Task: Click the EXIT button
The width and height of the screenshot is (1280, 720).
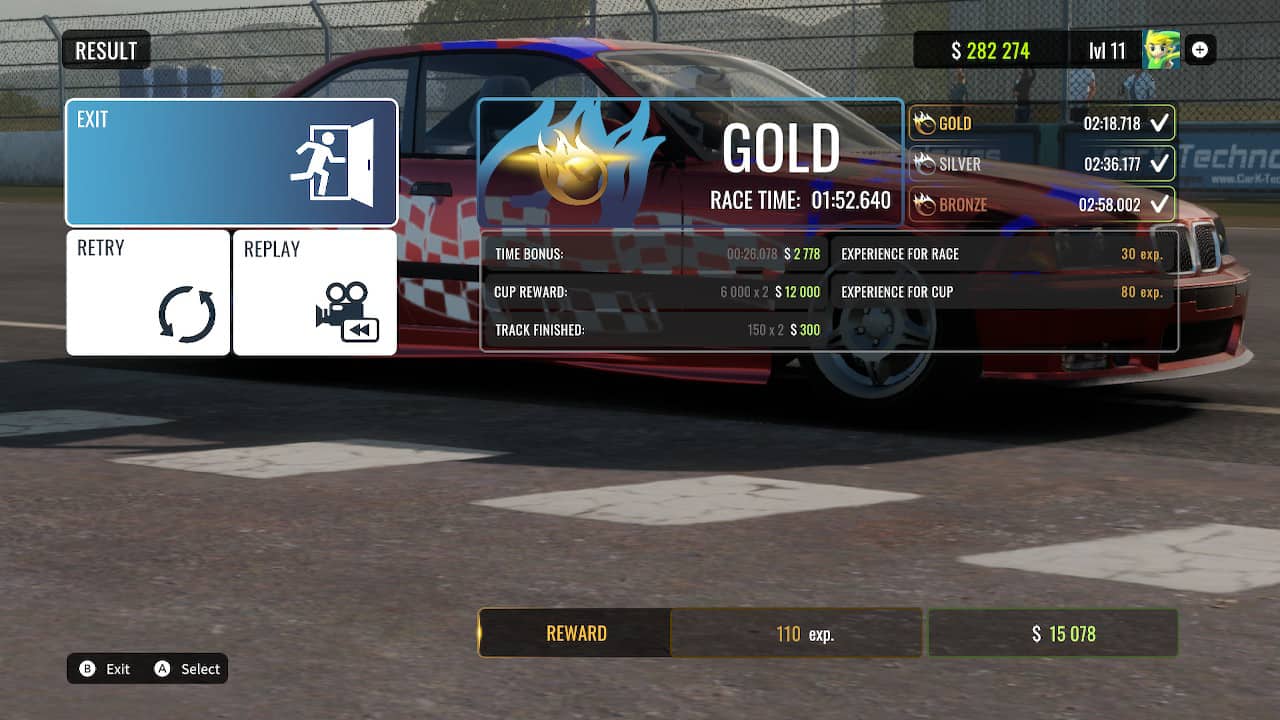Action: click(231, 160)
